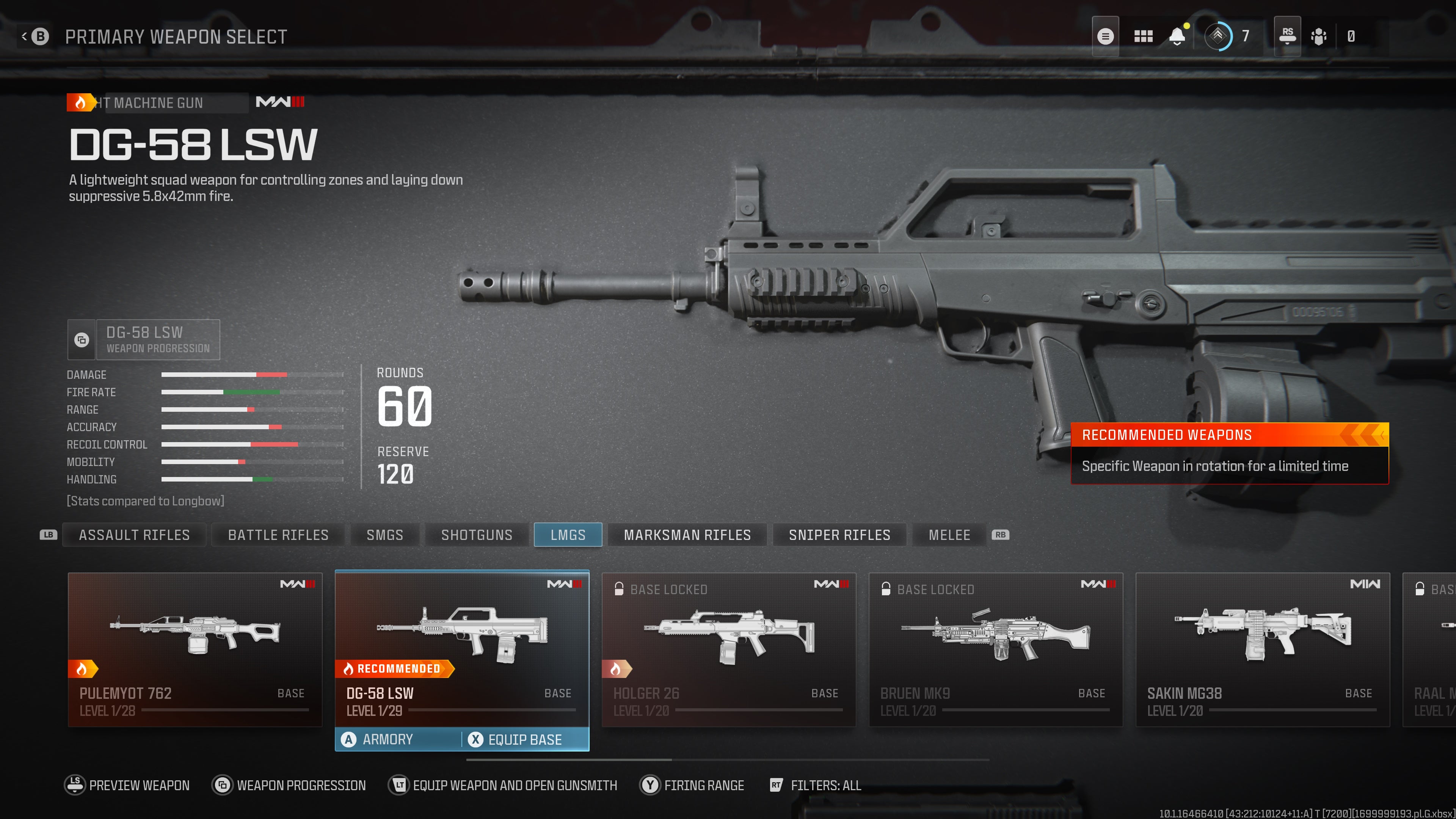Viewport: 1456px width, 819px height.
Task: Open the options hamburger menu icon
Action: click(x=1106, y=36)
